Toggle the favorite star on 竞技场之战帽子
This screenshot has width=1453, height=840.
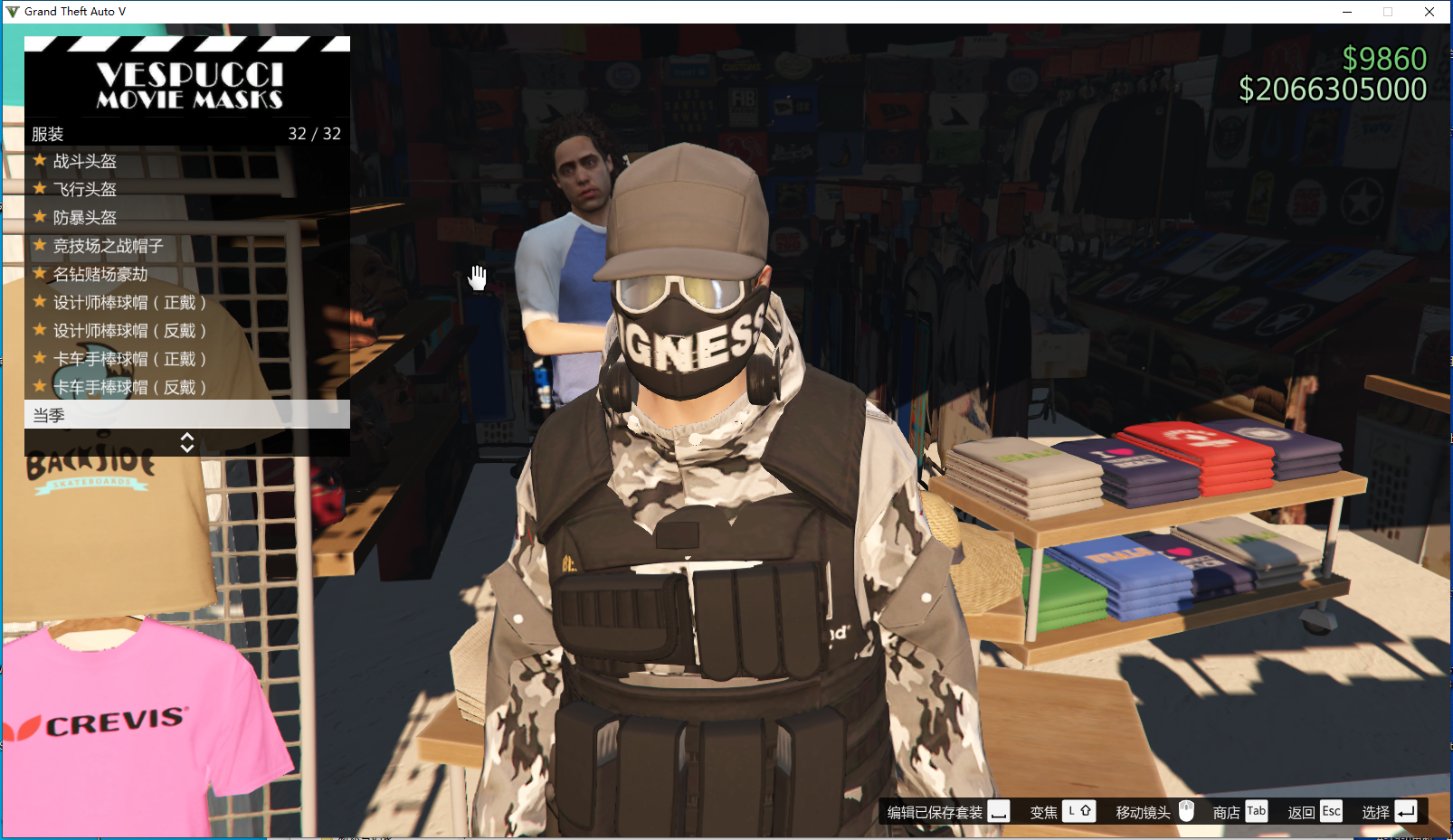point(38,246)
